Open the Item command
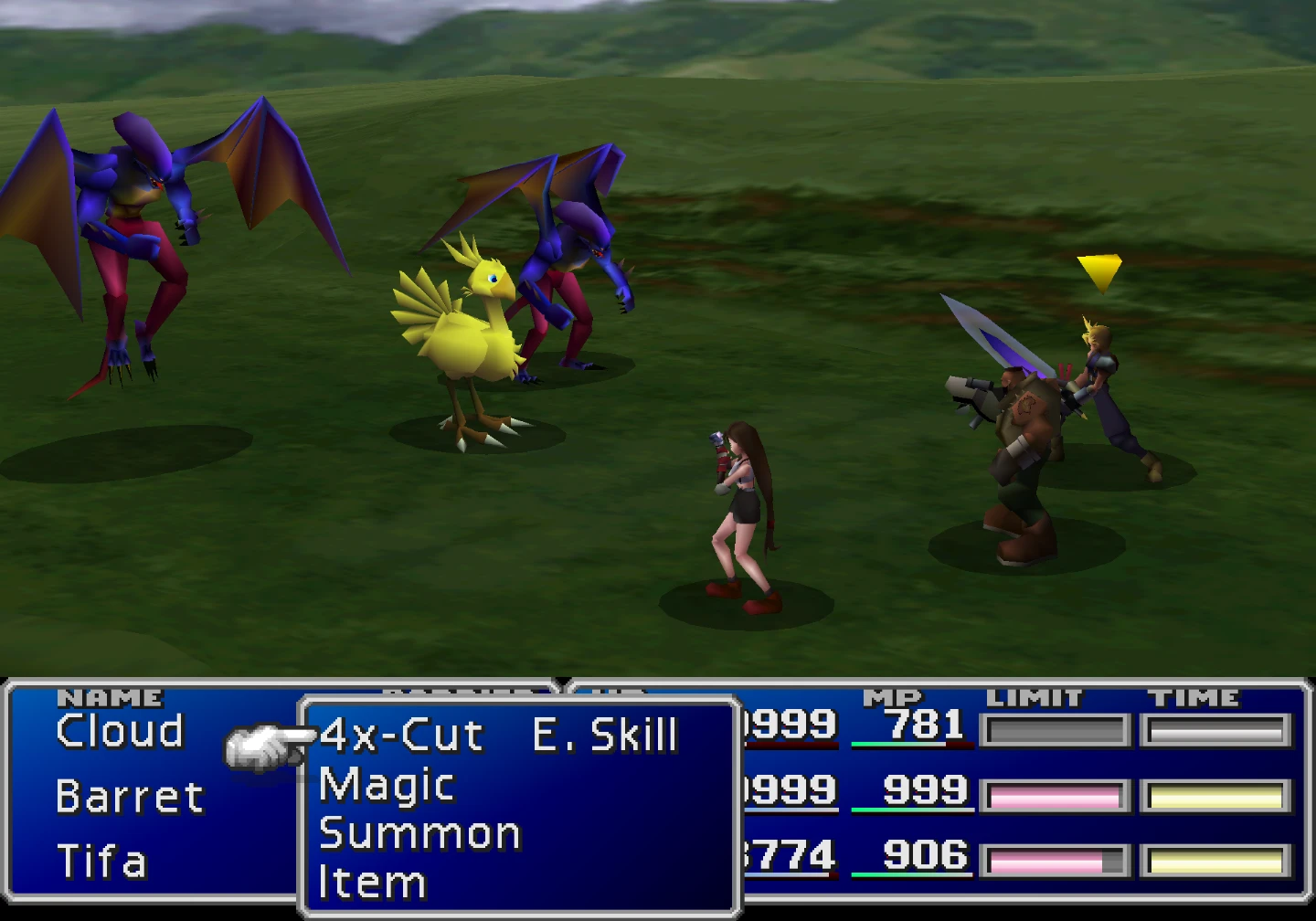The width and height of the screenshot is (1316, 921). 372,883
